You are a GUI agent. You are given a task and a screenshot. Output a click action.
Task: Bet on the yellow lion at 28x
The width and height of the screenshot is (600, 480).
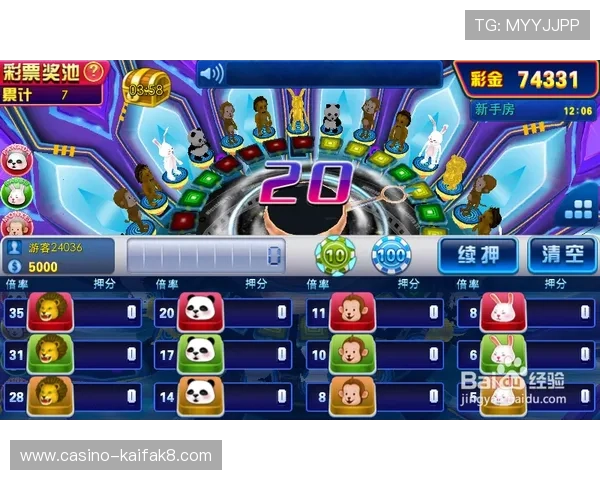point(49,394)
